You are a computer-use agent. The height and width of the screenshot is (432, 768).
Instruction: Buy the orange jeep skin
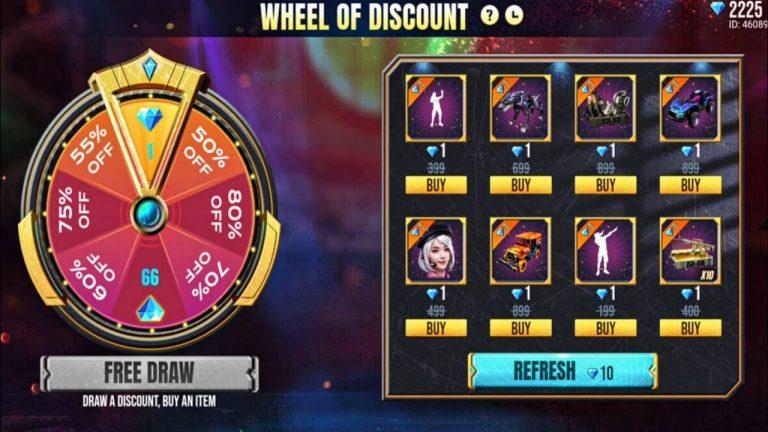tap(520, 328)
